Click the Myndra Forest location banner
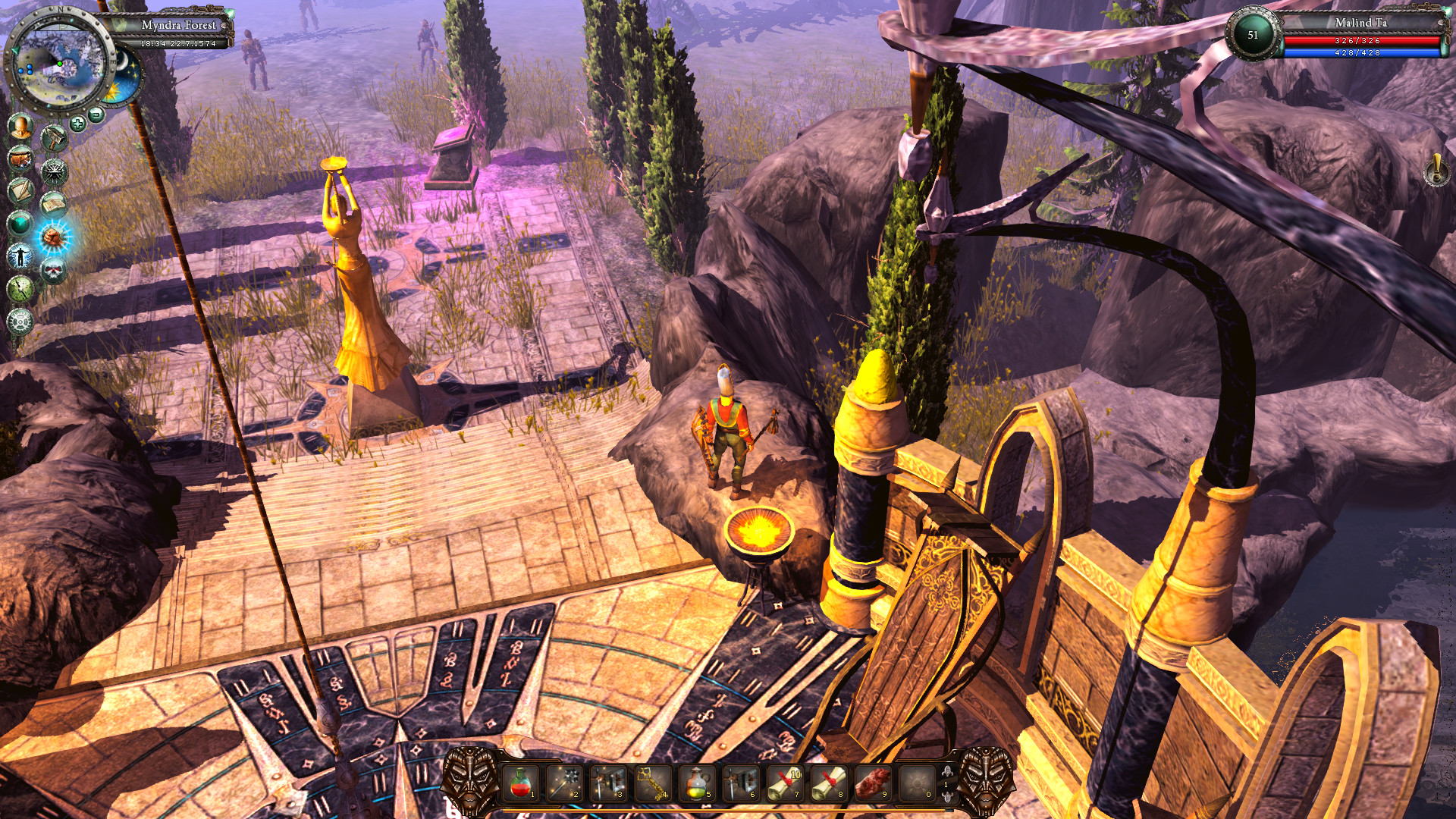The image size is (1456, 819). point(178,25)
